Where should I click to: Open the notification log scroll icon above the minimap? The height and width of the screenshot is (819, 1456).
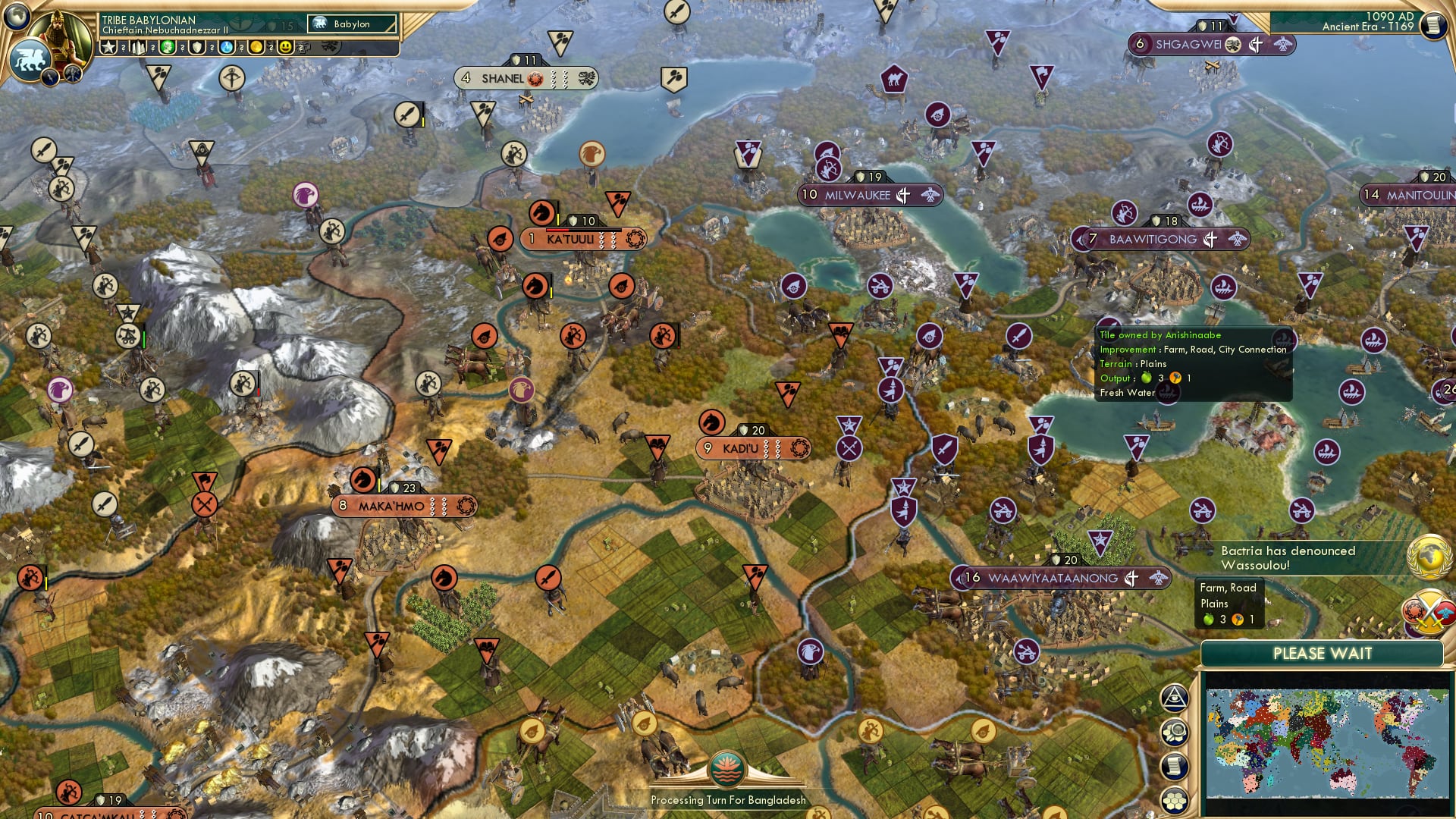1176,767
